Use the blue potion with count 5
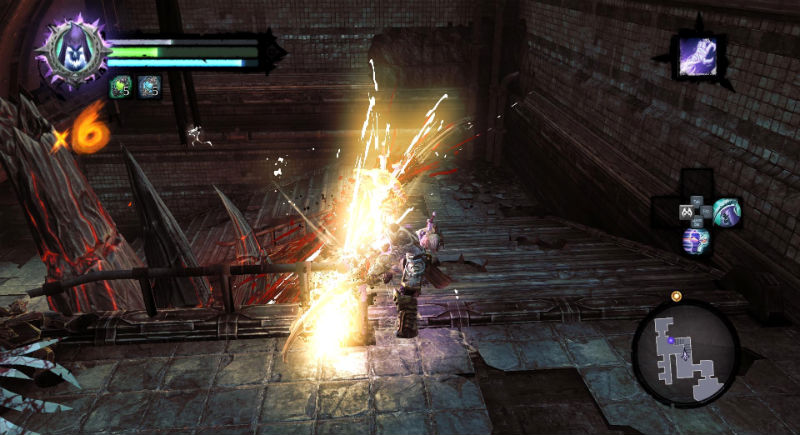This screenshot has height=435, width=800. (149, 87)
